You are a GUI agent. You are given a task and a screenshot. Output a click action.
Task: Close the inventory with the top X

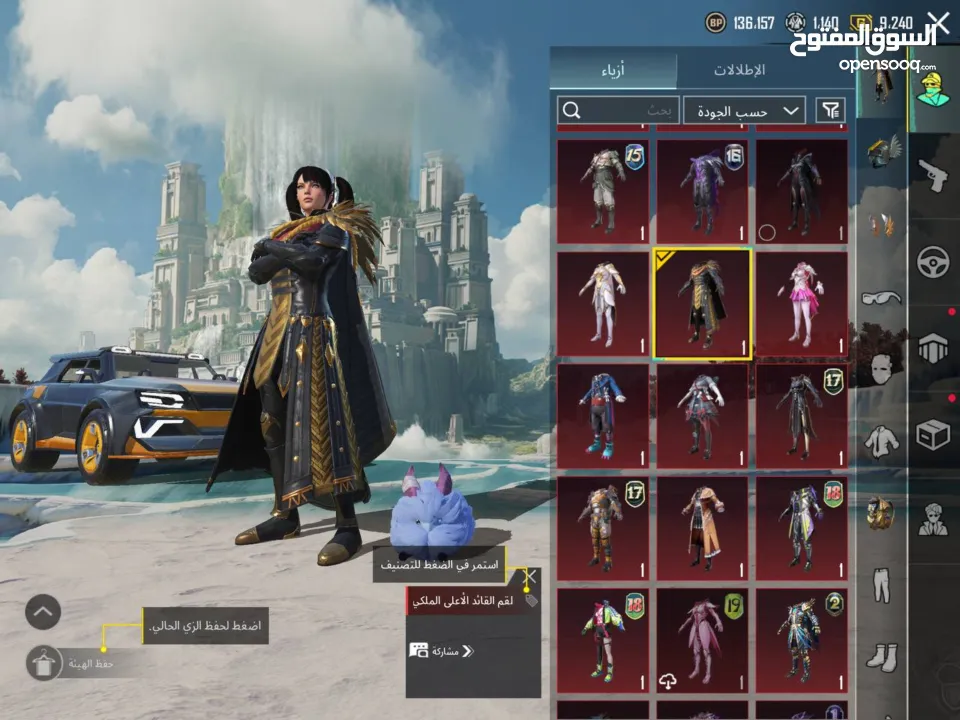coord(939,24)
